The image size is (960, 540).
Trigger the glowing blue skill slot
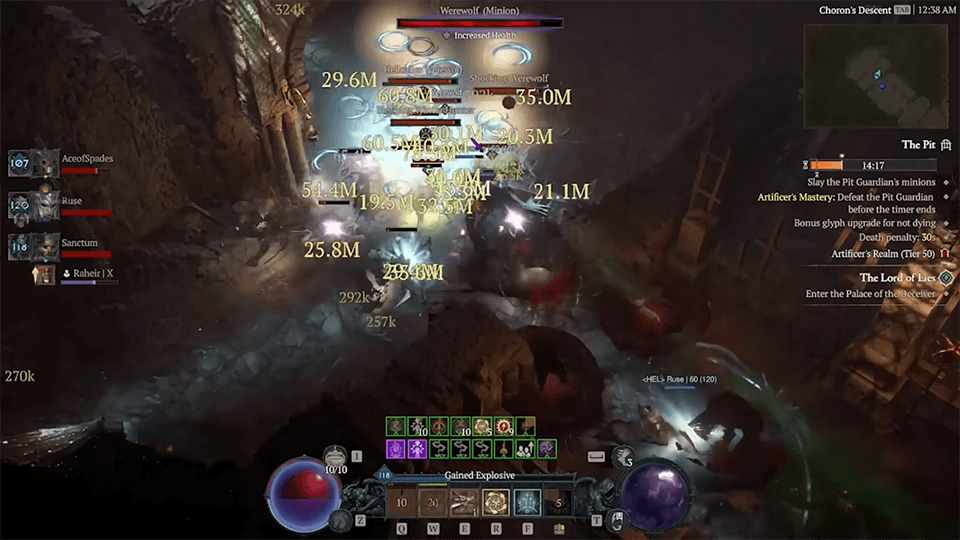[527, 502]
